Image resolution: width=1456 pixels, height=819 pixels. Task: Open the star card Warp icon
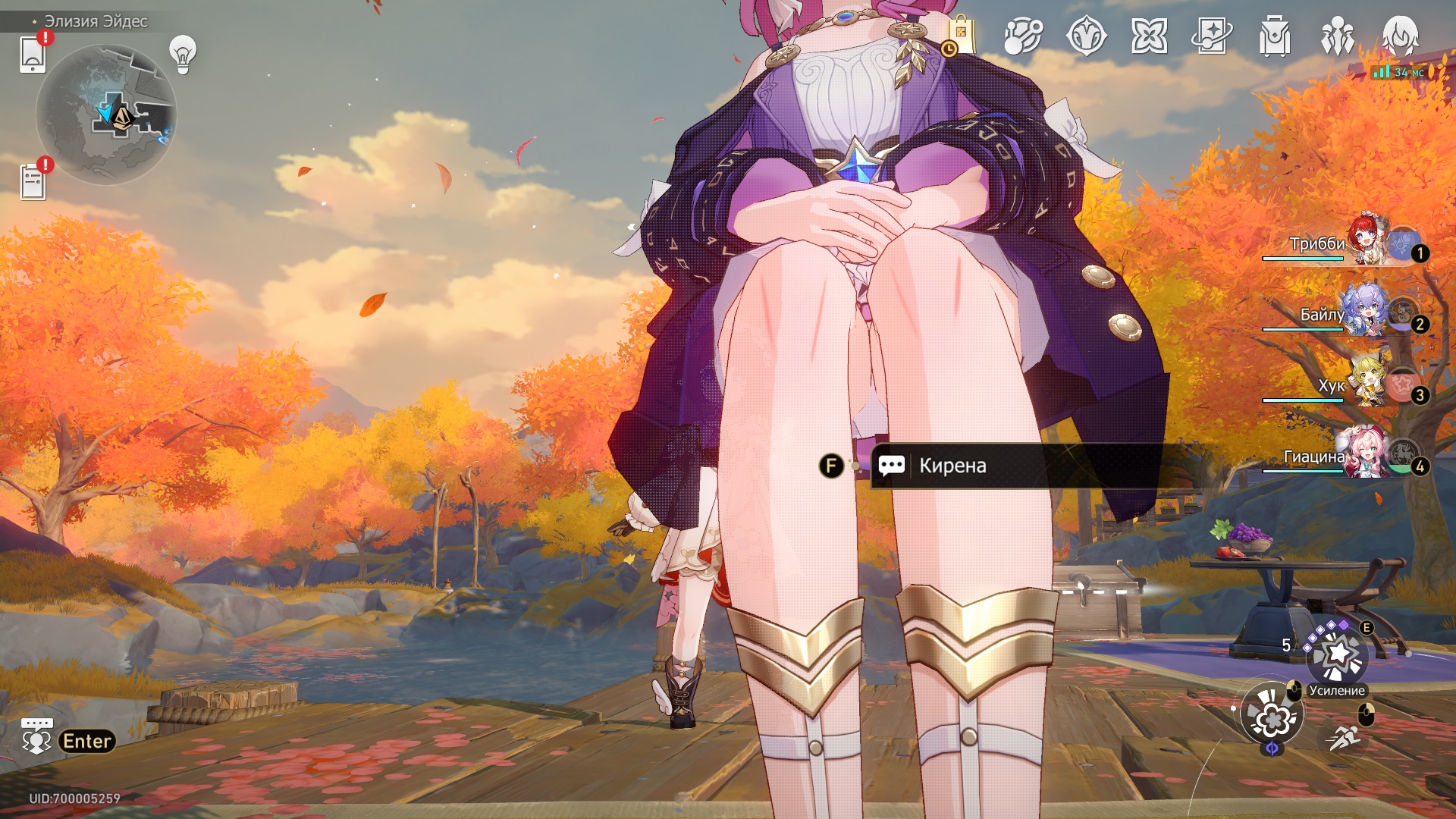(1212, 36)
